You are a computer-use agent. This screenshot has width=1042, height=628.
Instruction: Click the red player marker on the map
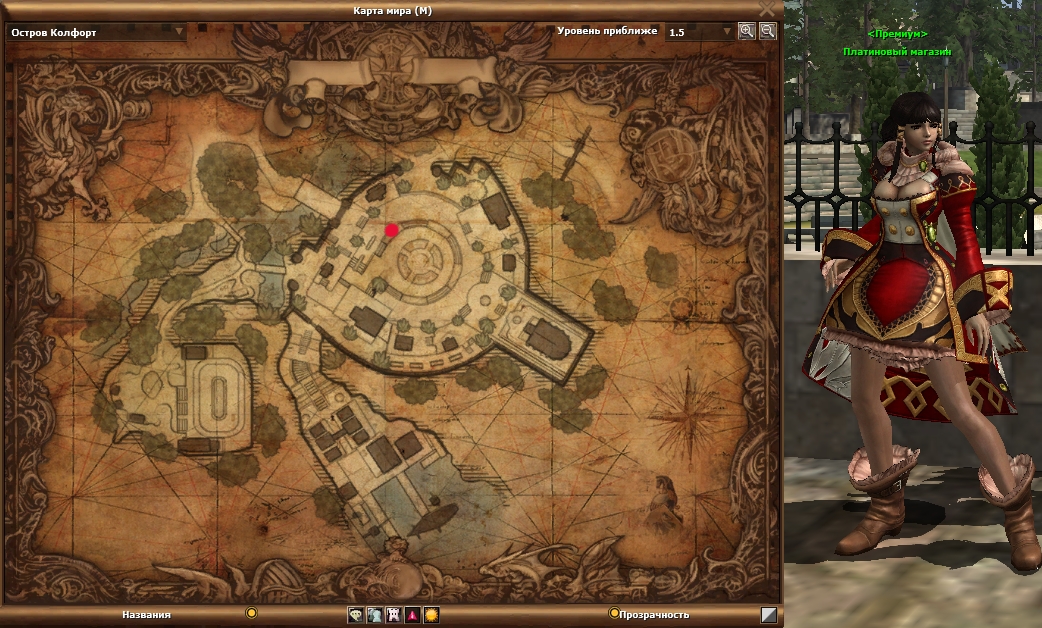392,230
